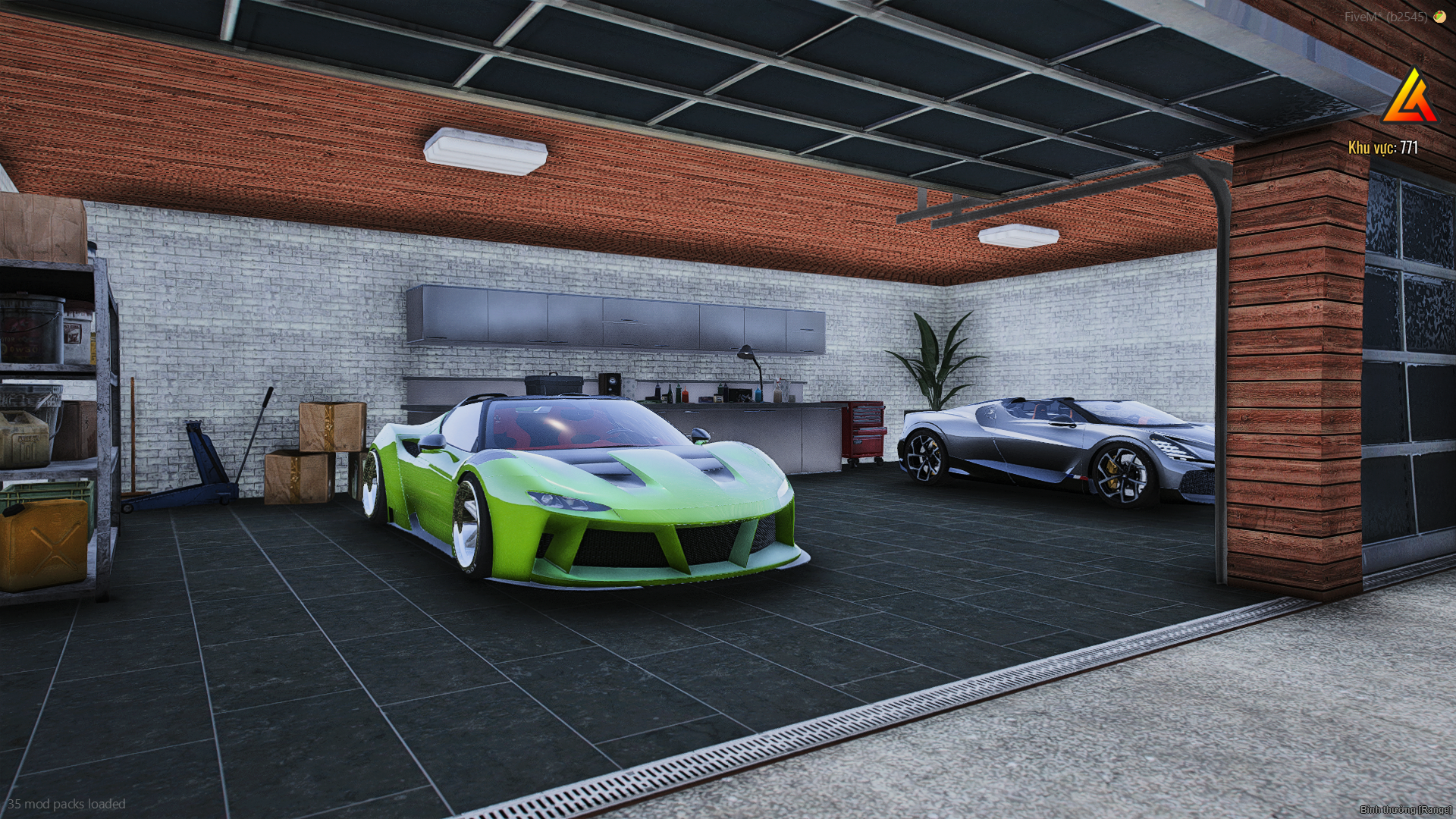Click the round icon beside the FiveM watermark
The image size is (1456, 819).
tap(1439, 16)
